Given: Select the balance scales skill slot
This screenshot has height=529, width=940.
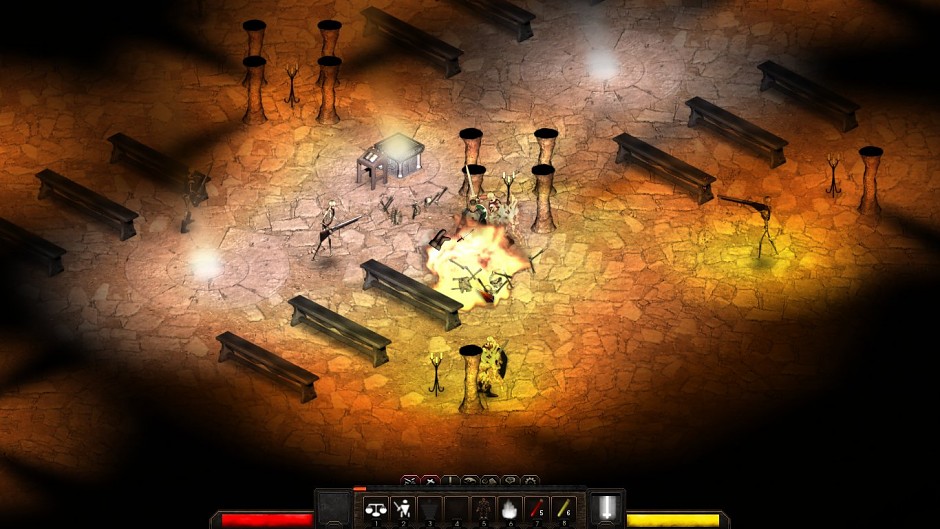Looking at the screenshot, I should pos(376,509).
